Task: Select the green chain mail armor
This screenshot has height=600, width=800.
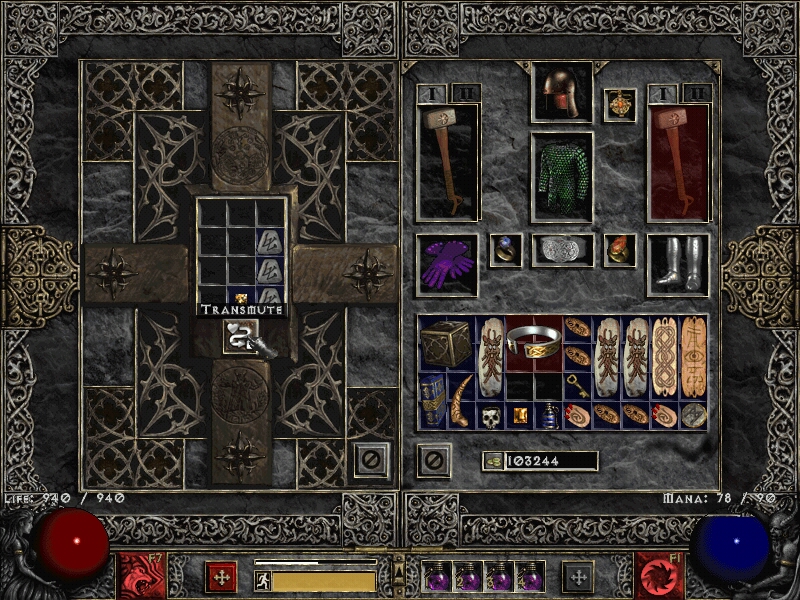Action: (x=561, y=177)
